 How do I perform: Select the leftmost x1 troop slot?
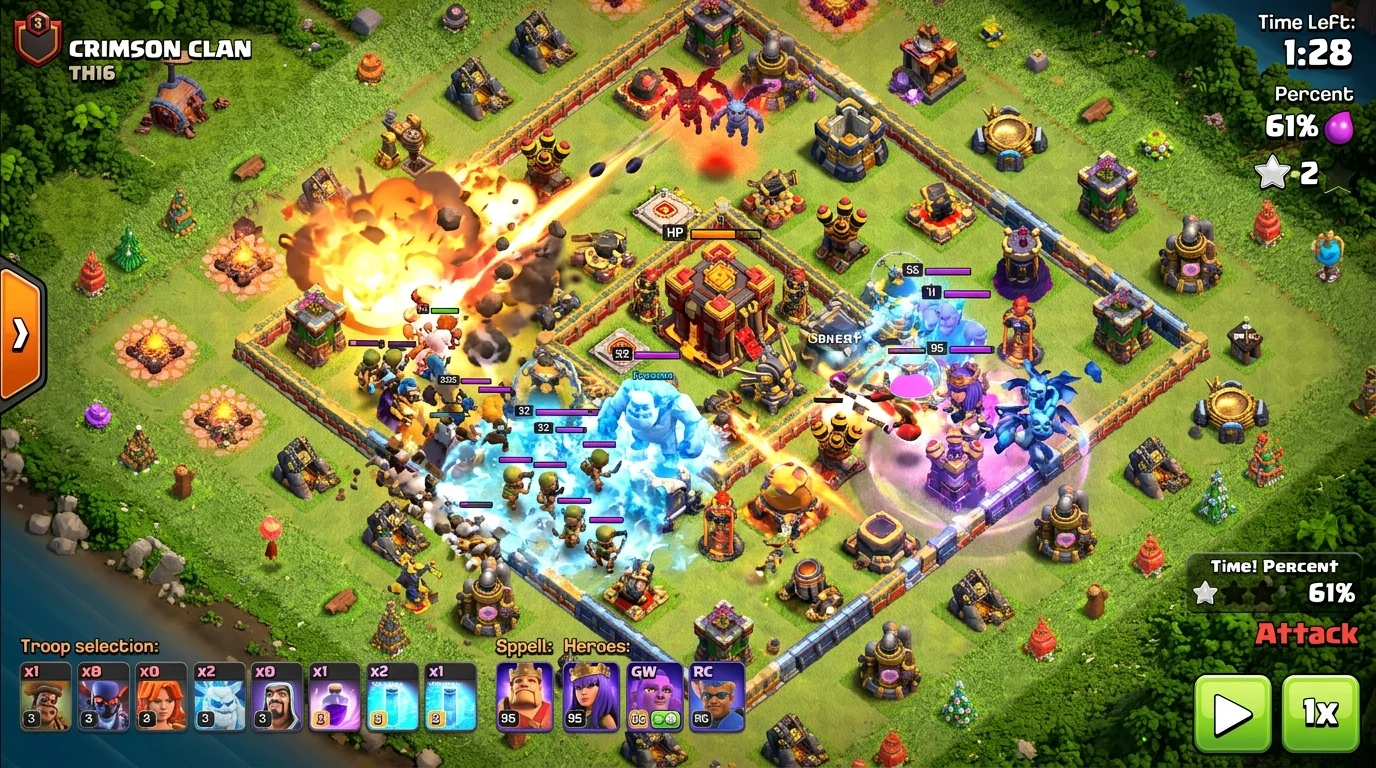44,698
